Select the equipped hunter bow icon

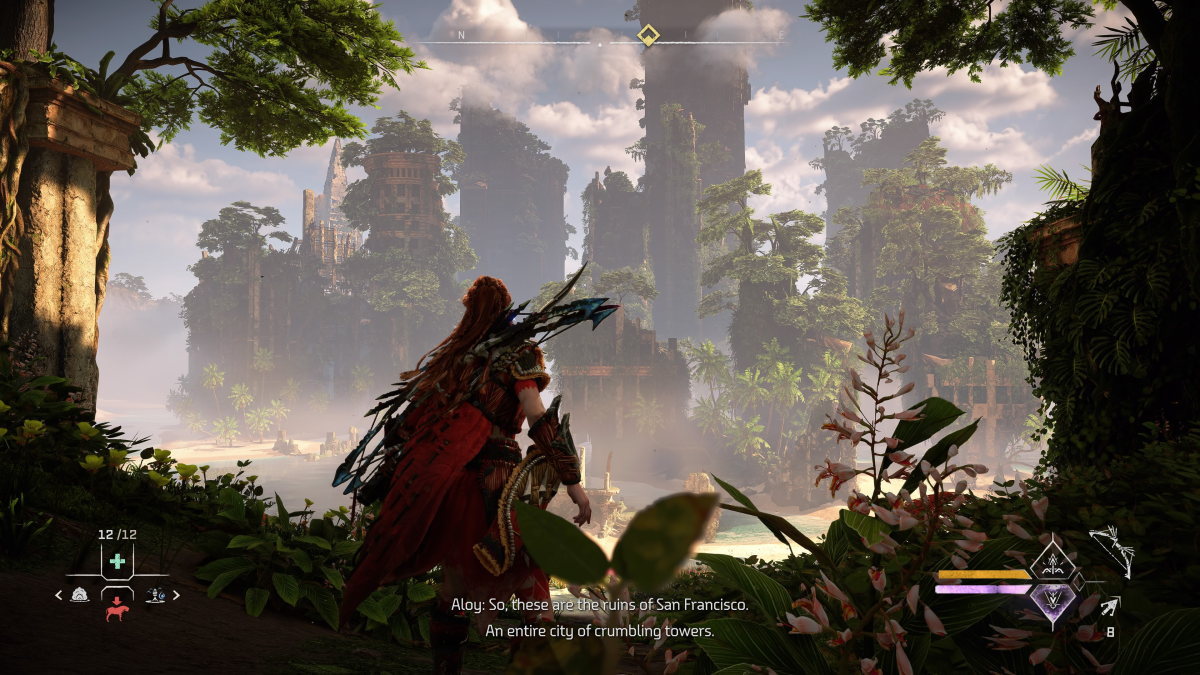[1111, 550]
